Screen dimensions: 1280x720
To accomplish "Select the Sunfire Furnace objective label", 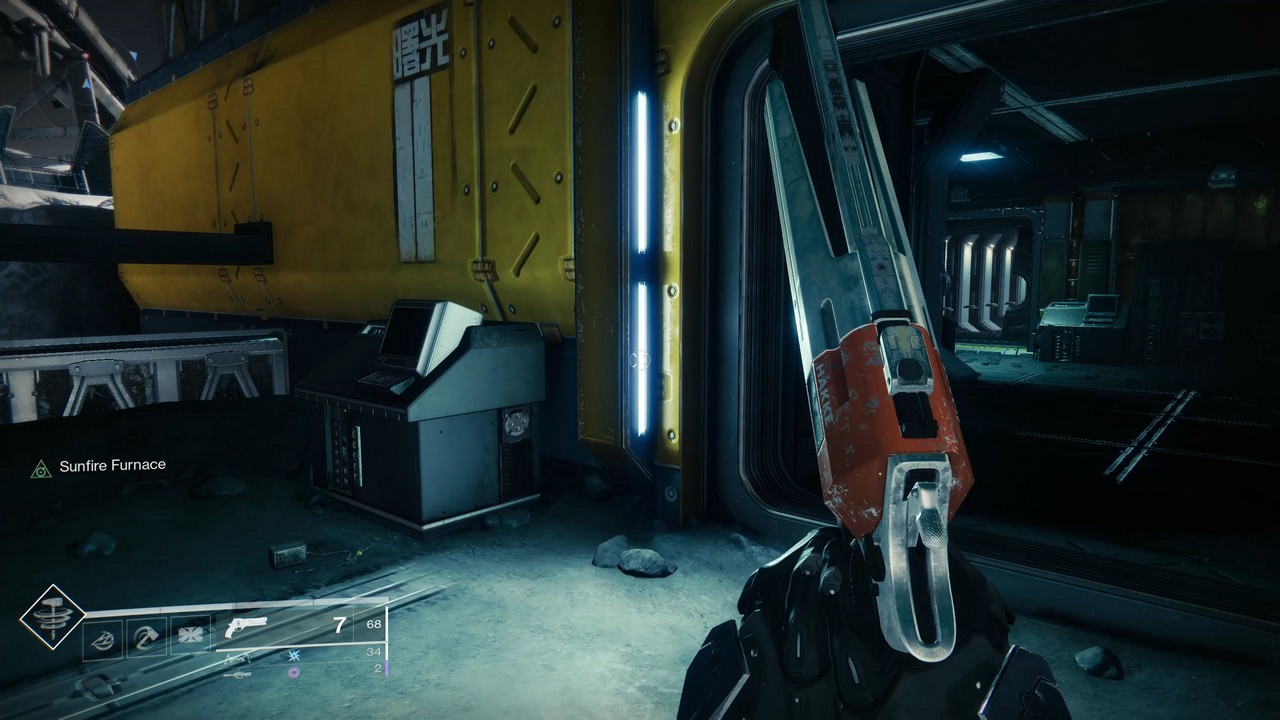I will [113, 465].
